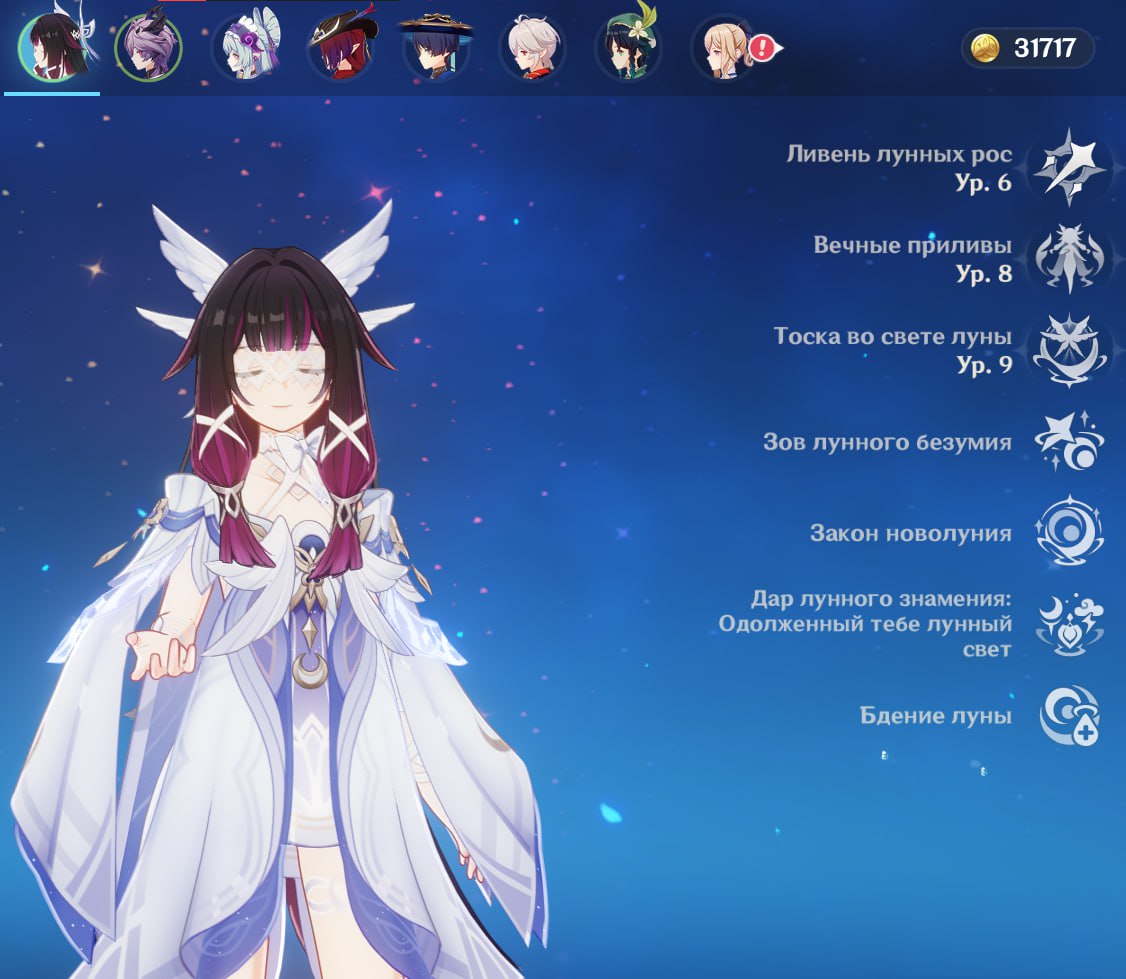Select the white-haired Kazuha portrait
The image size is (1126, 979).
pyautogui.click(x=532, y=48)
